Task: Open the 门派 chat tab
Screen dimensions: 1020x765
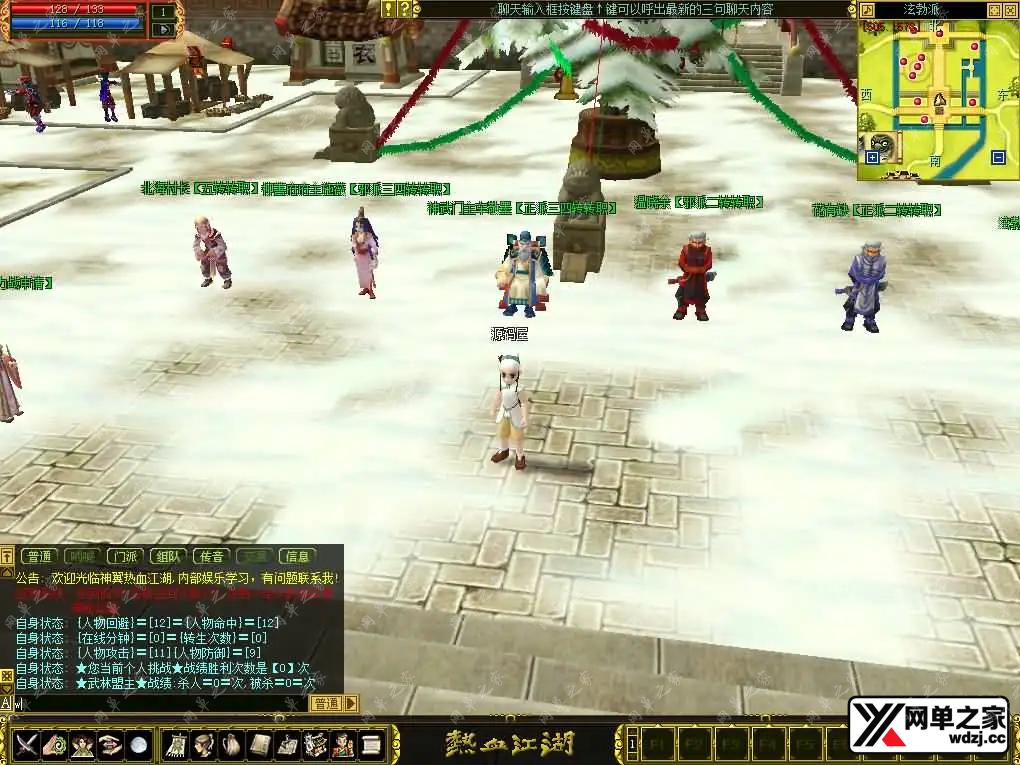Action: tap(125, 556)
